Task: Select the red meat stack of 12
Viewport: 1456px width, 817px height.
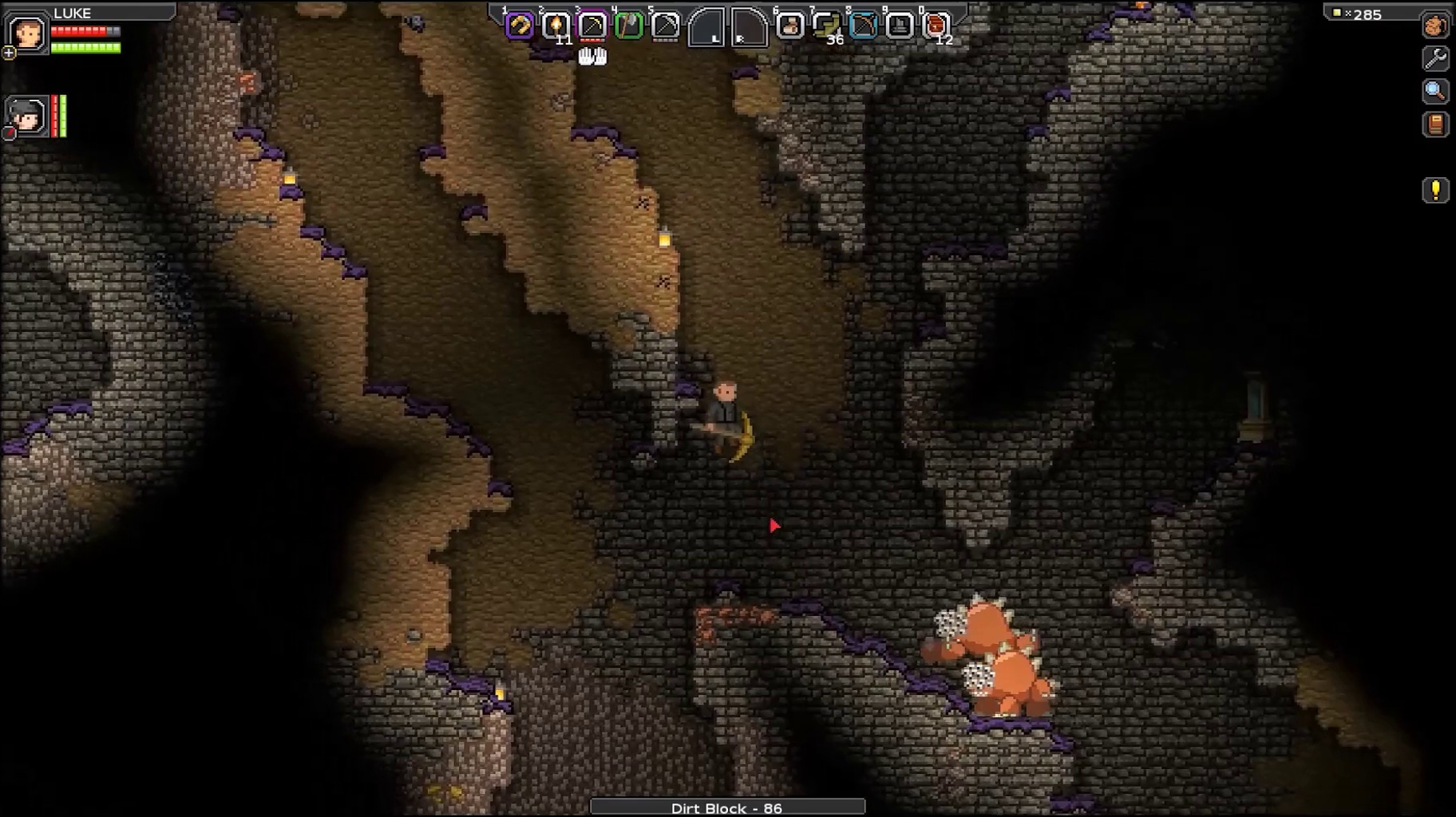Action: click(936, 26)
